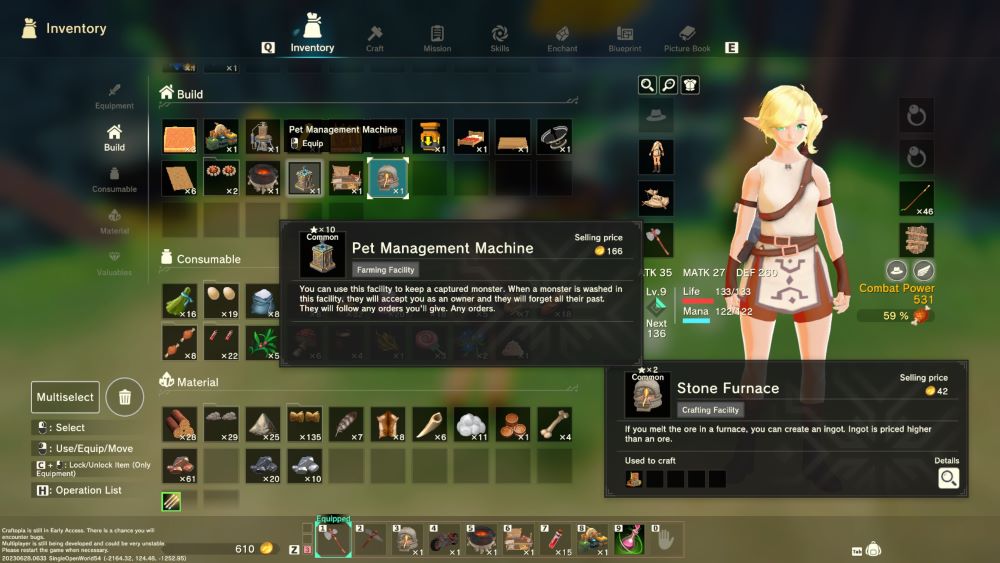
Task: Select the Stone Furnace inventory slot
Action: tap(387, 178)
